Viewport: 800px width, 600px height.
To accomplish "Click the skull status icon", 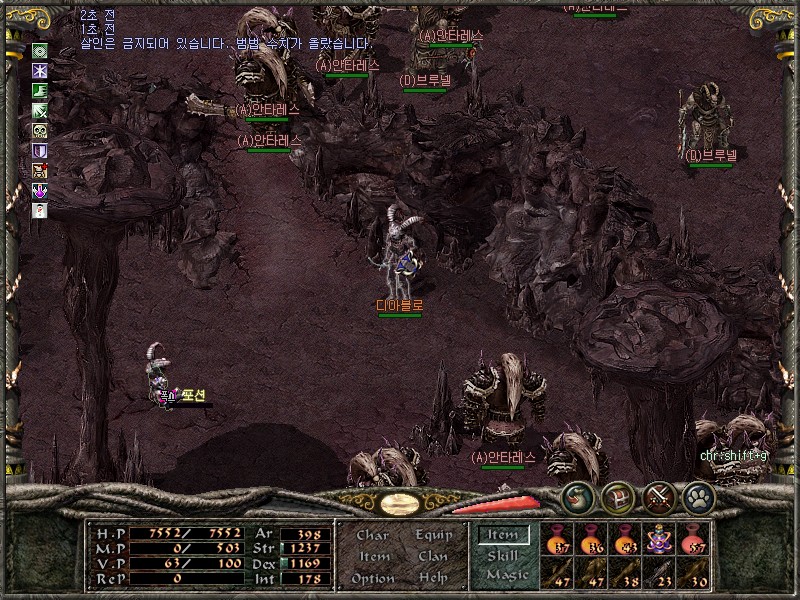I will pos(40,131).
